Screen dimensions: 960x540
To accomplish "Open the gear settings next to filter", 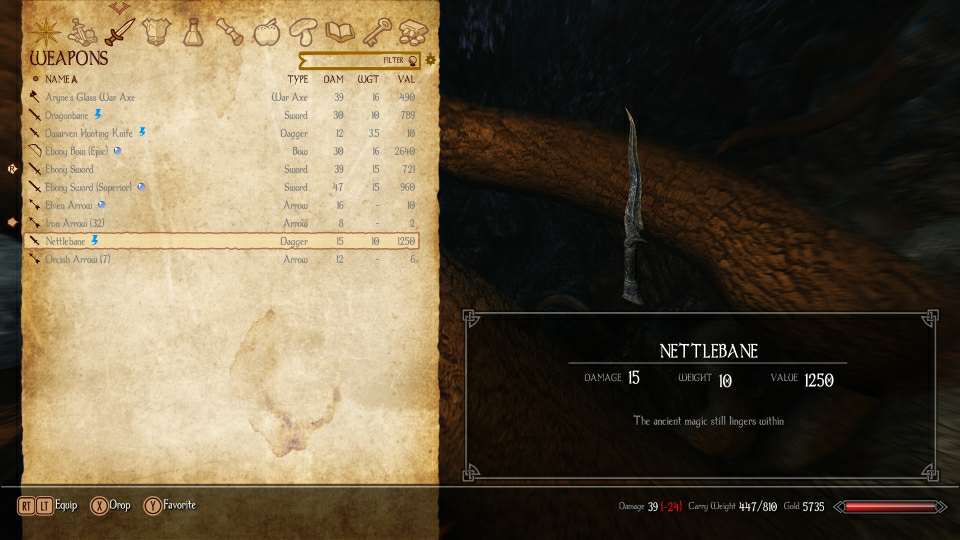I will (431, 60).
